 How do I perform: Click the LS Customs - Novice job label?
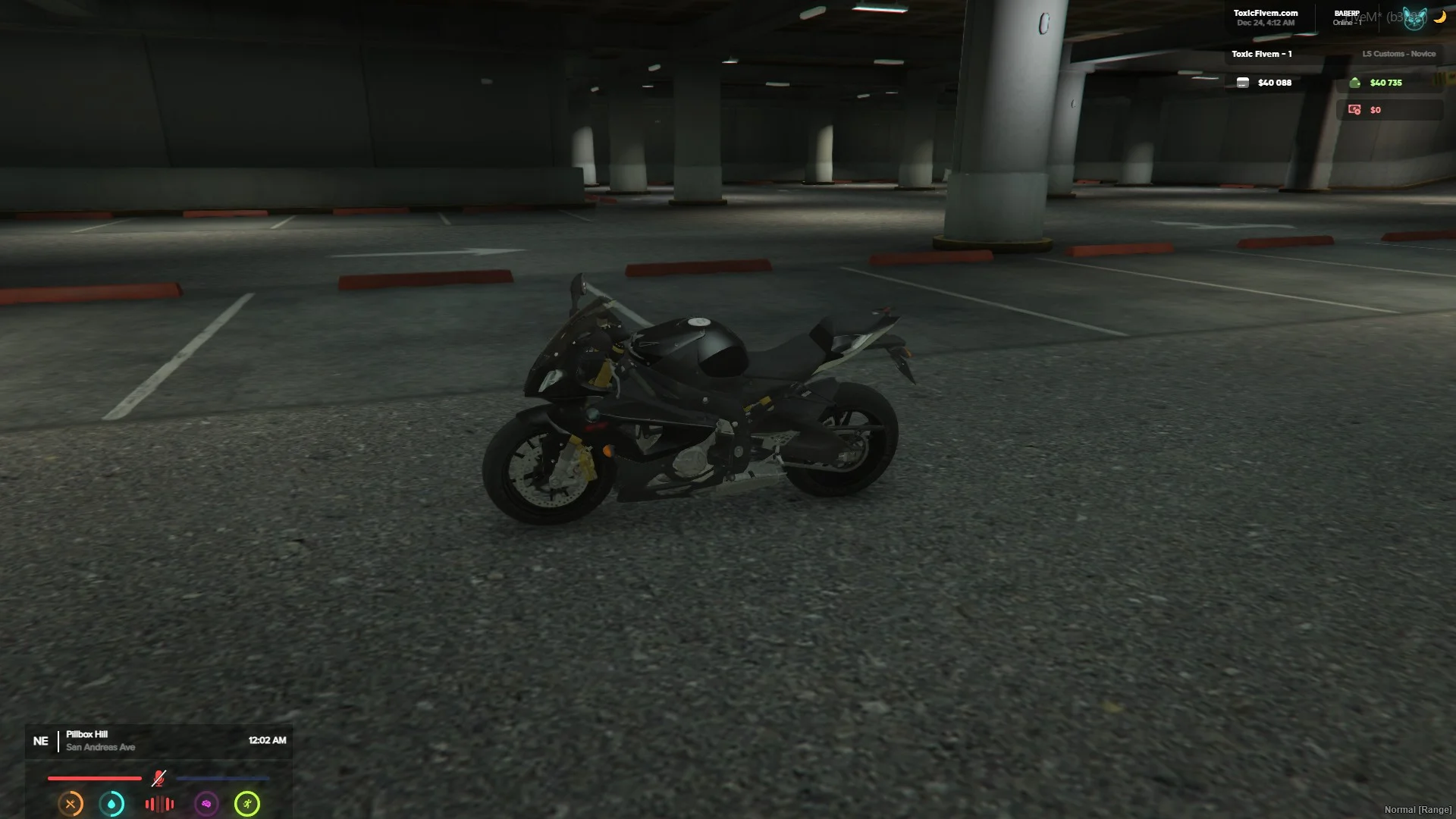coord(1398,54)
